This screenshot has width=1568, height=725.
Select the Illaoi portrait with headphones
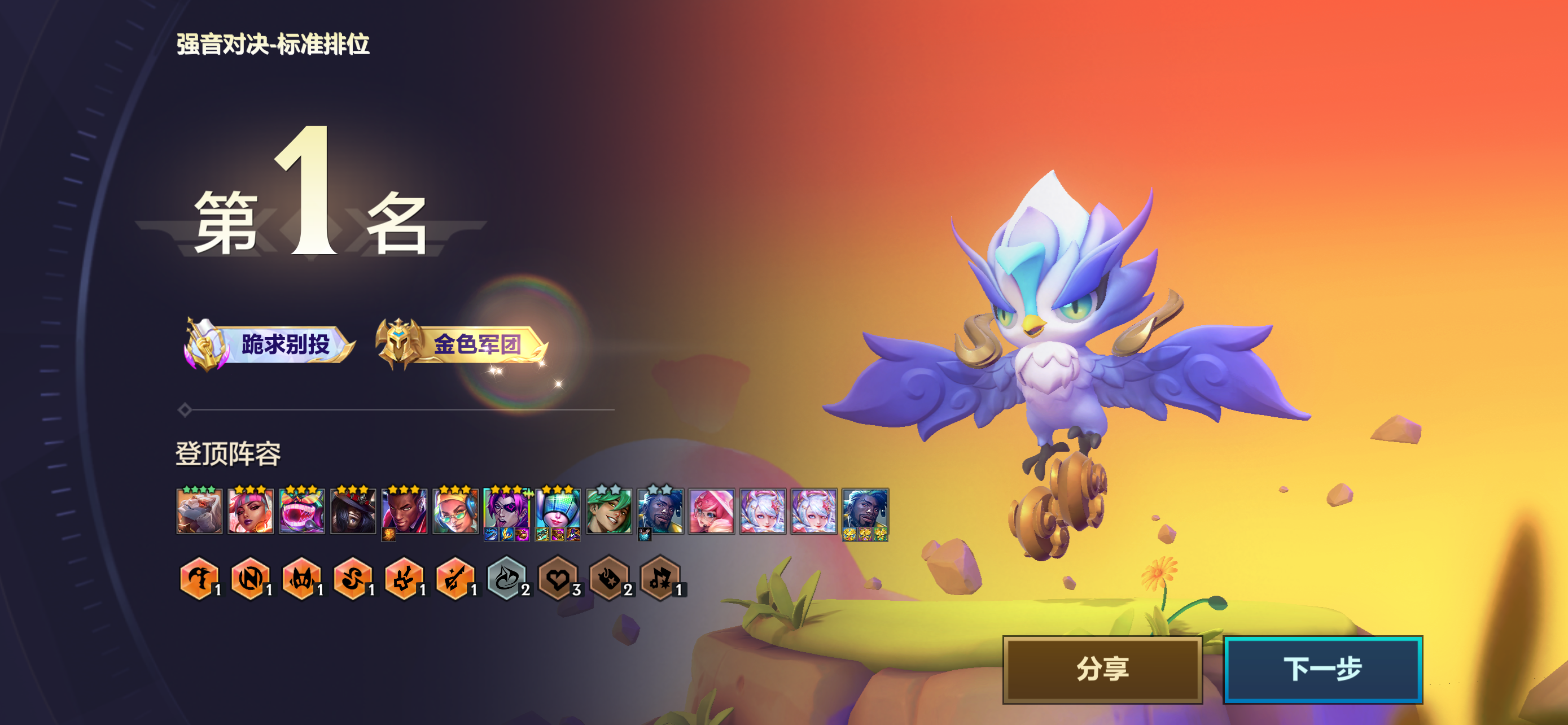(x=455, y=512)
